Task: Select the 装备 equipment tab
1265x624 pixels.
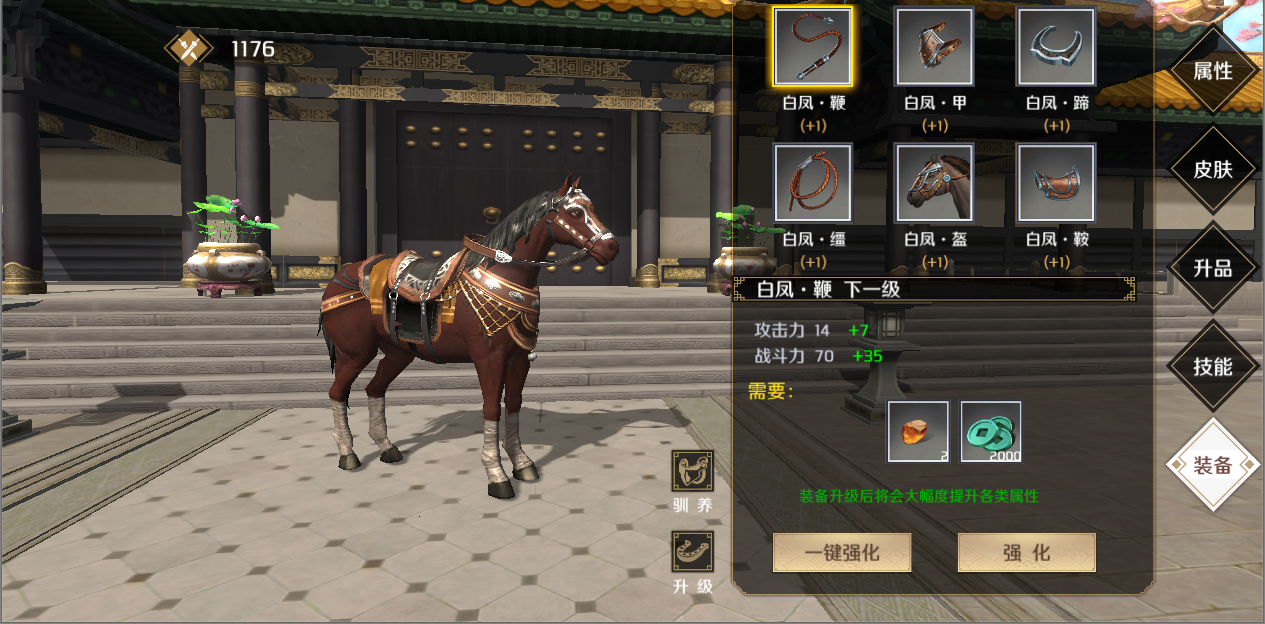Action: [x=1212, y=465]
